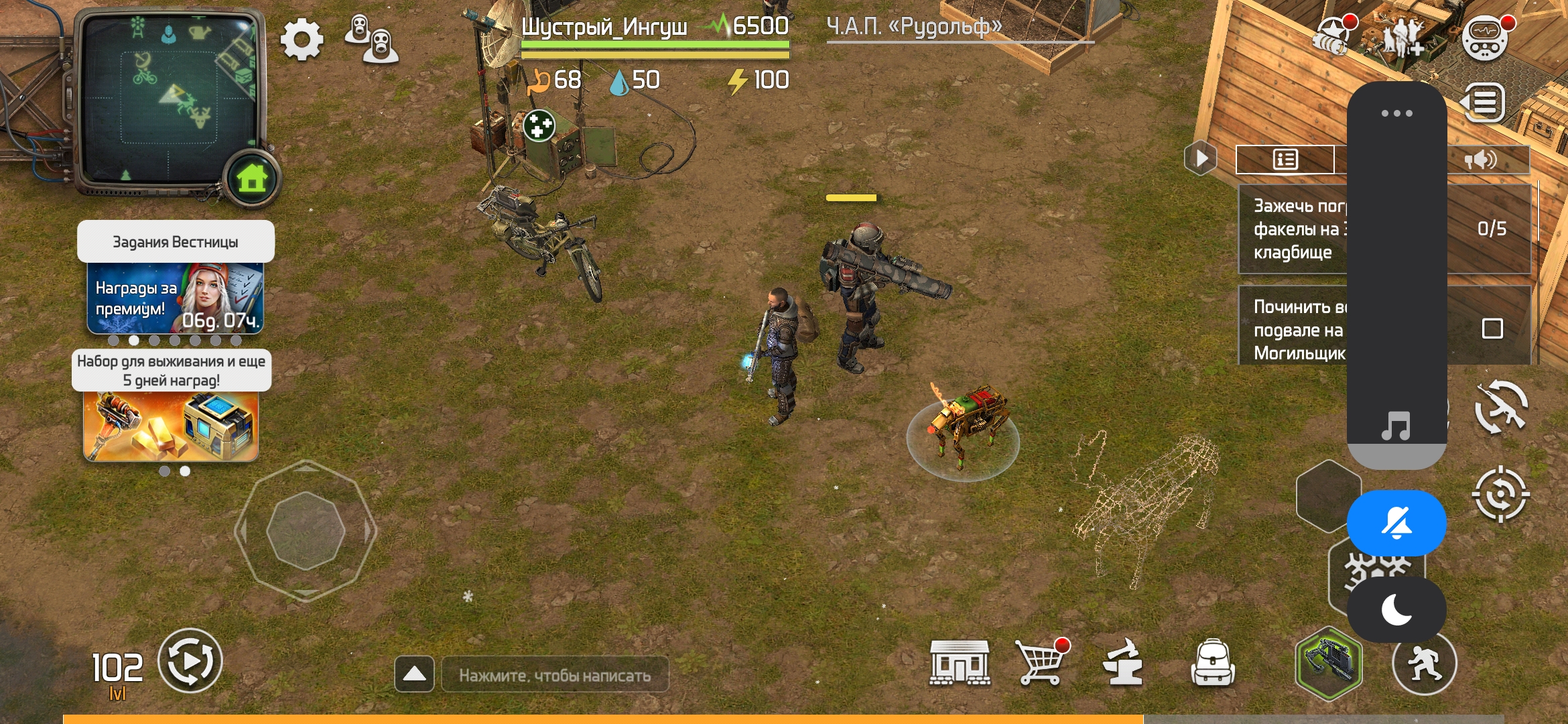Open the survival kit offer banner

pyautogui.click(x=171, y=426)
